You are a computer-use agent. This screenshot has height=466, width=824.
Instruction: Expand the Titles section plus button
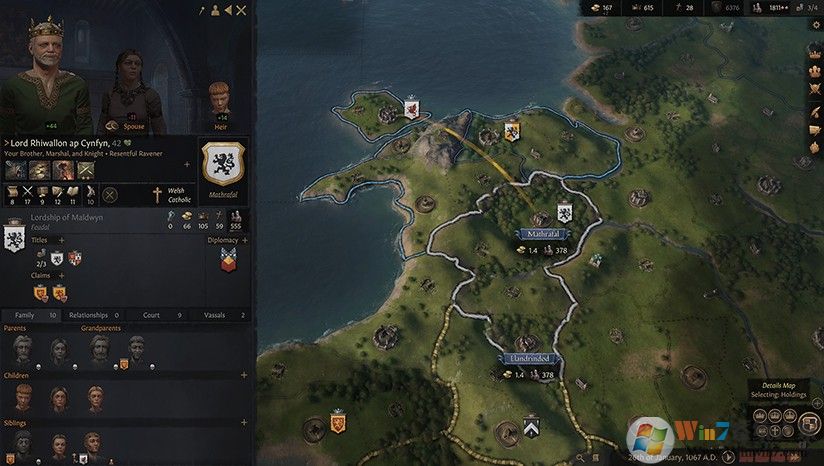tap(62, 240)
